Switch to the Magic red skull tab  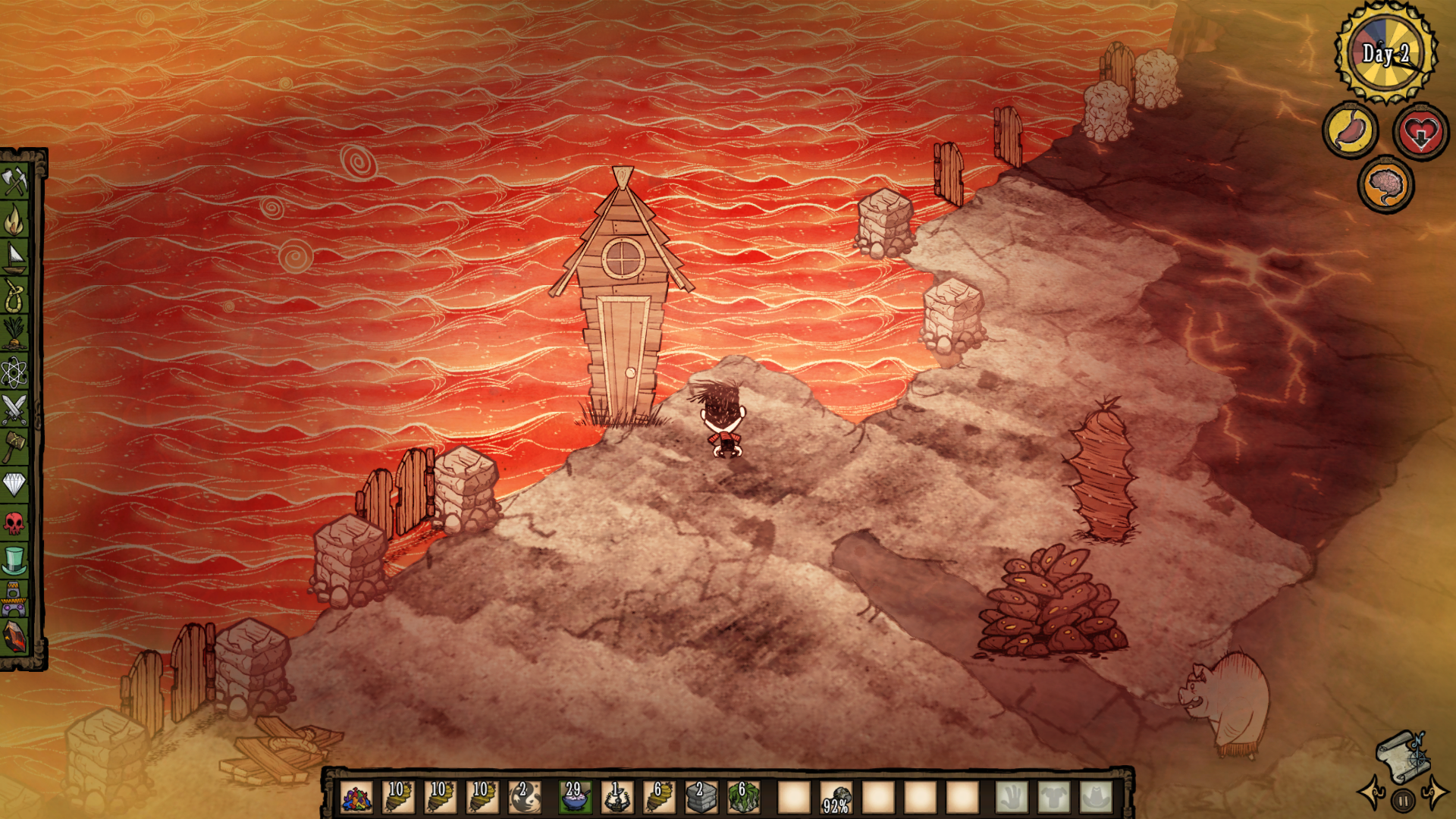coord(14,522)
